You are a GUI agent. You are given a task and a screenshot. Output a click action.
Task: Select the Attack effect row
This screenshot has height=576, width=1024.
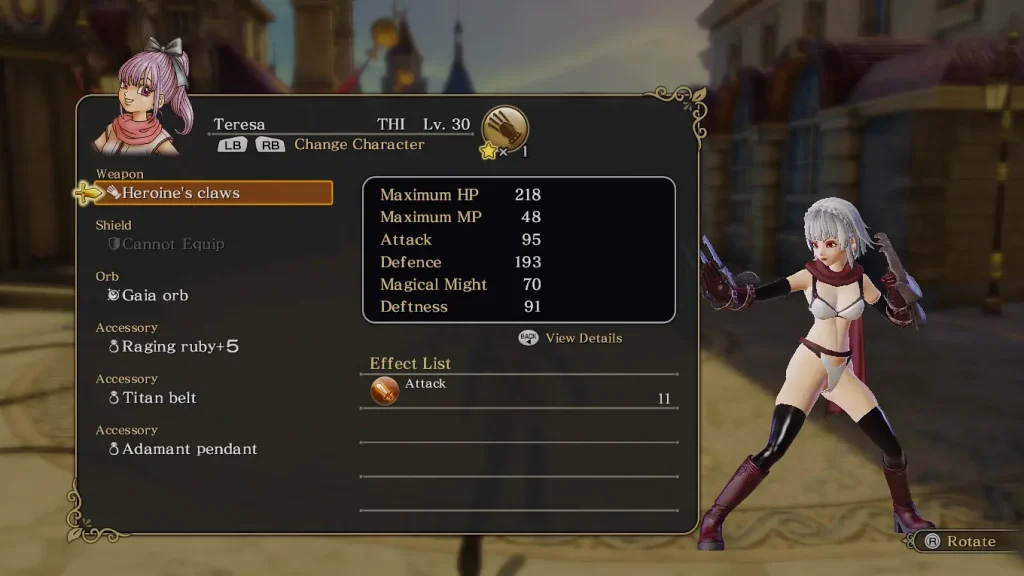[x=518, y=391]
